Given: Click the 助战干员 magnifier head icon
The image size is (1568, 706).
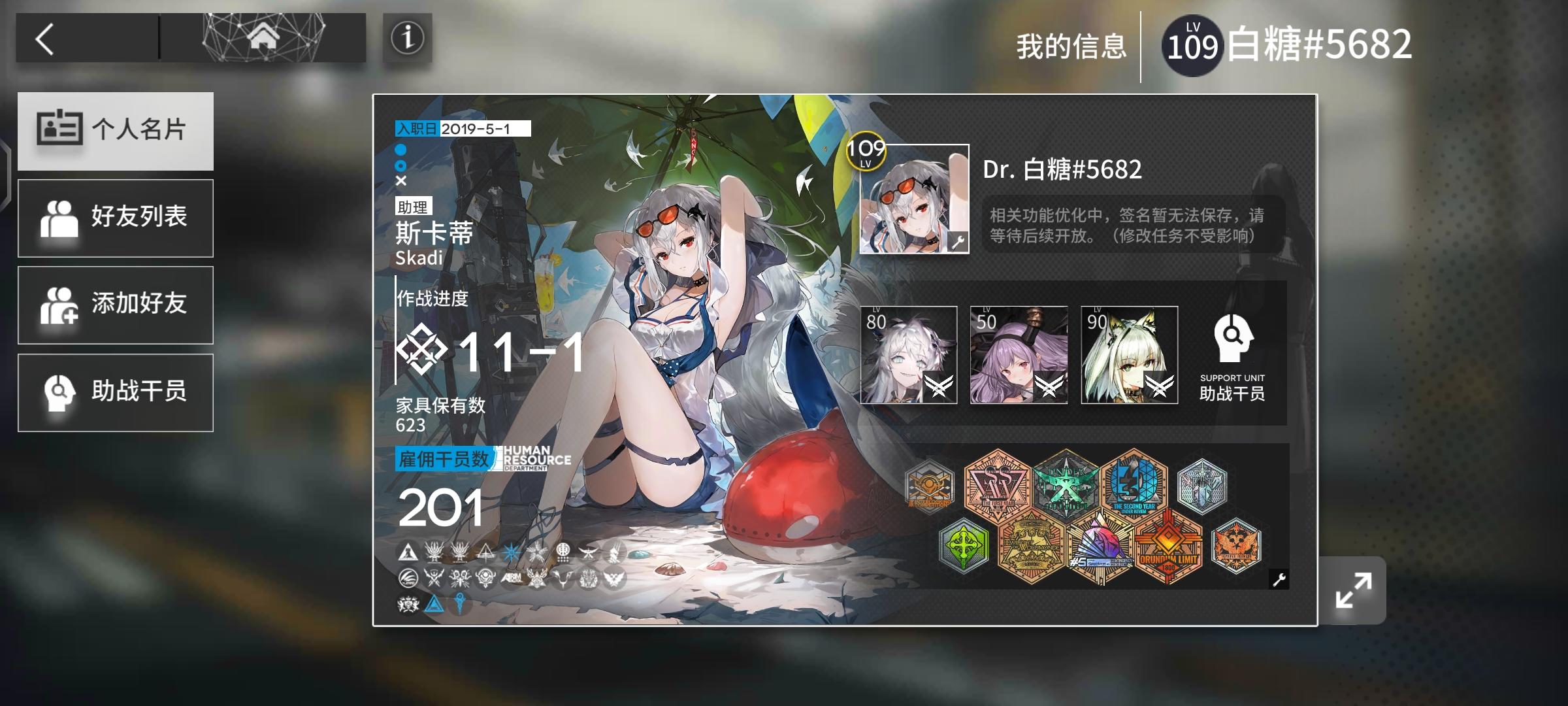Looking at the screenshot, I should pyautogui.click(x=61, y=393).
